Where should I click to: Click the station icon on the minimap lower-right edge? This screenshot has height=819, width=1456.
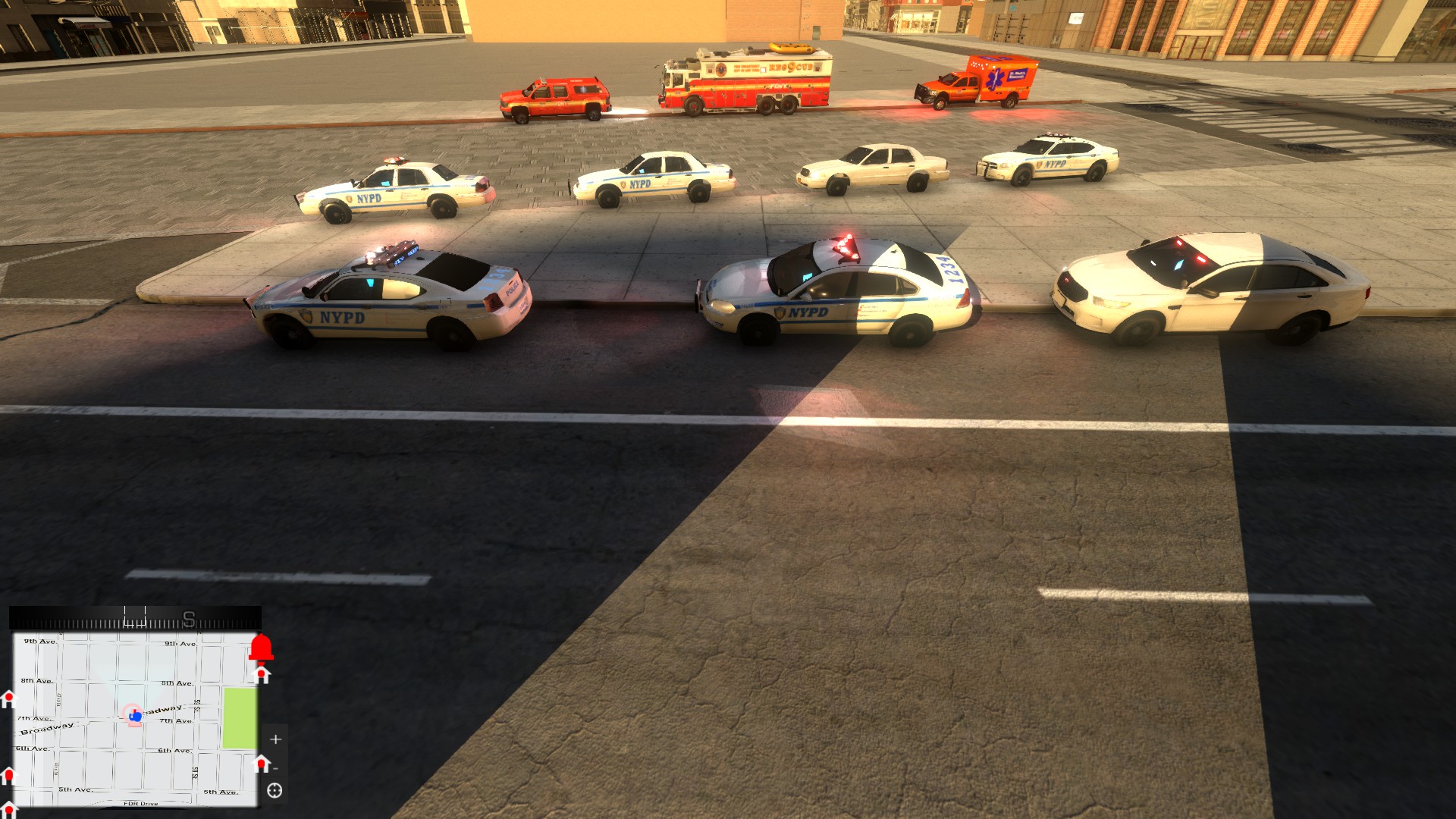[x=261, y=762]
